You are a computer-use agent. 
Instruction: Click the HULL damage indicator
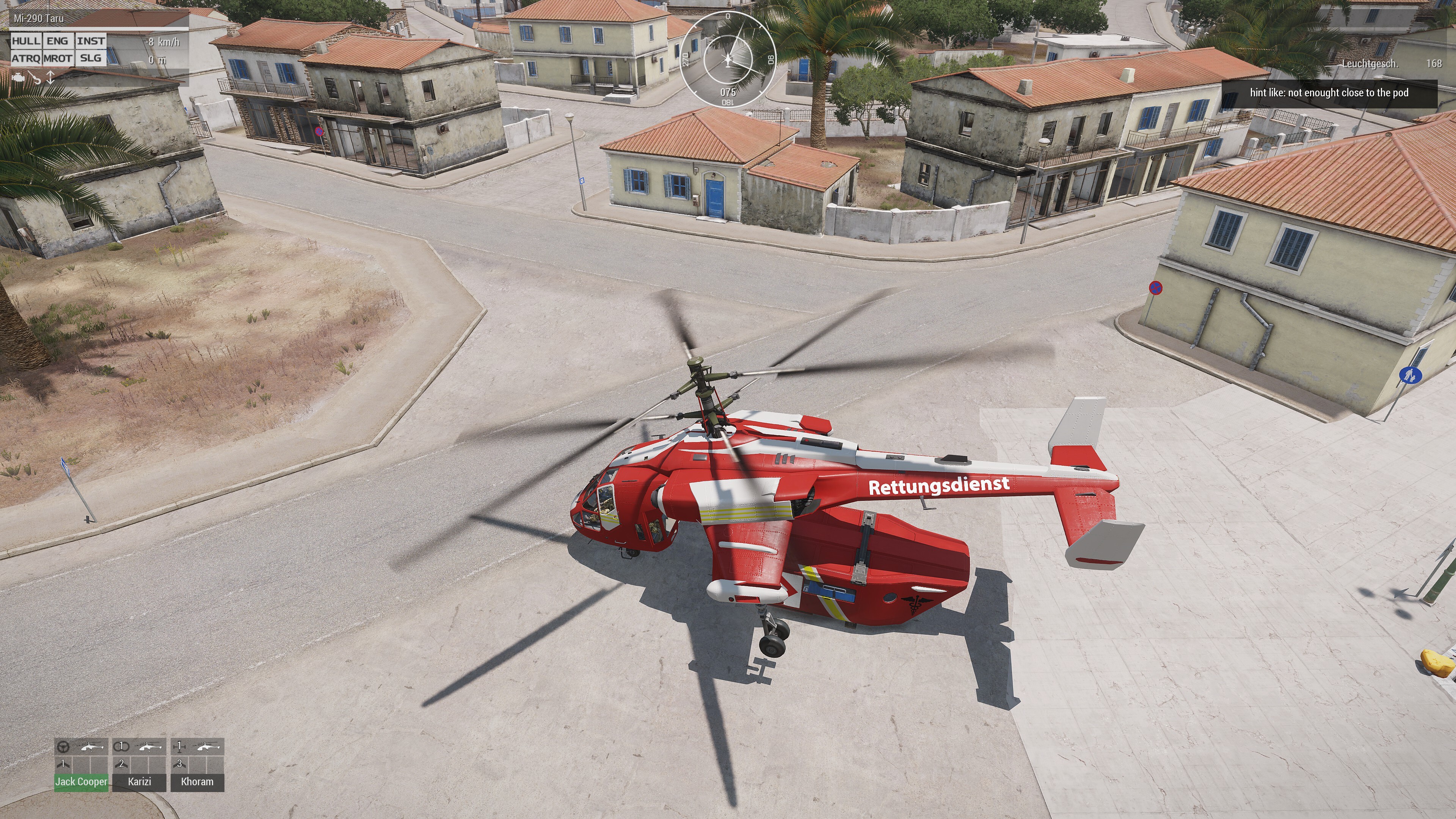tap(26, 41)
